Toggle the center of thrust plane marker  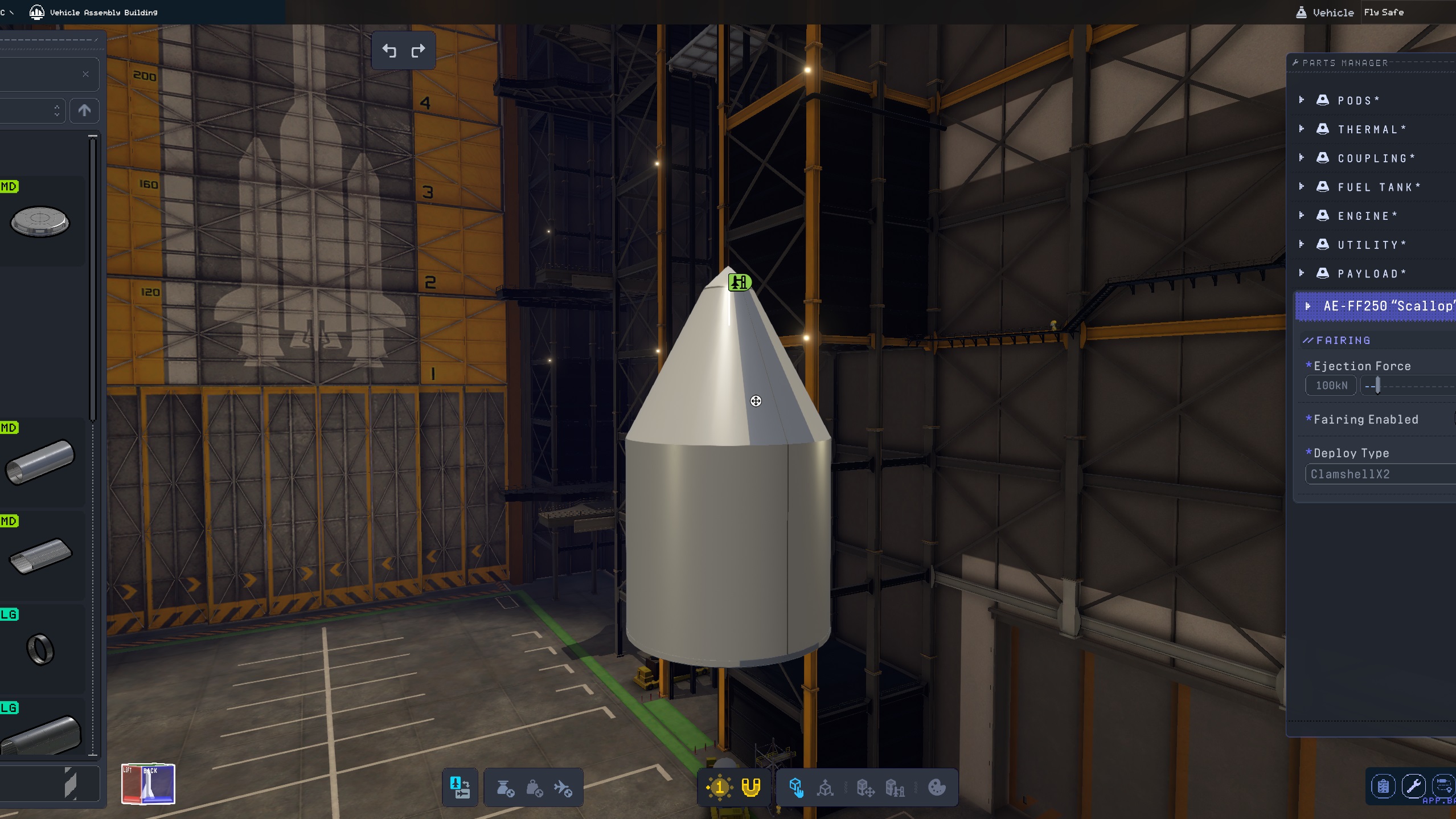click(x=563, y=788)
